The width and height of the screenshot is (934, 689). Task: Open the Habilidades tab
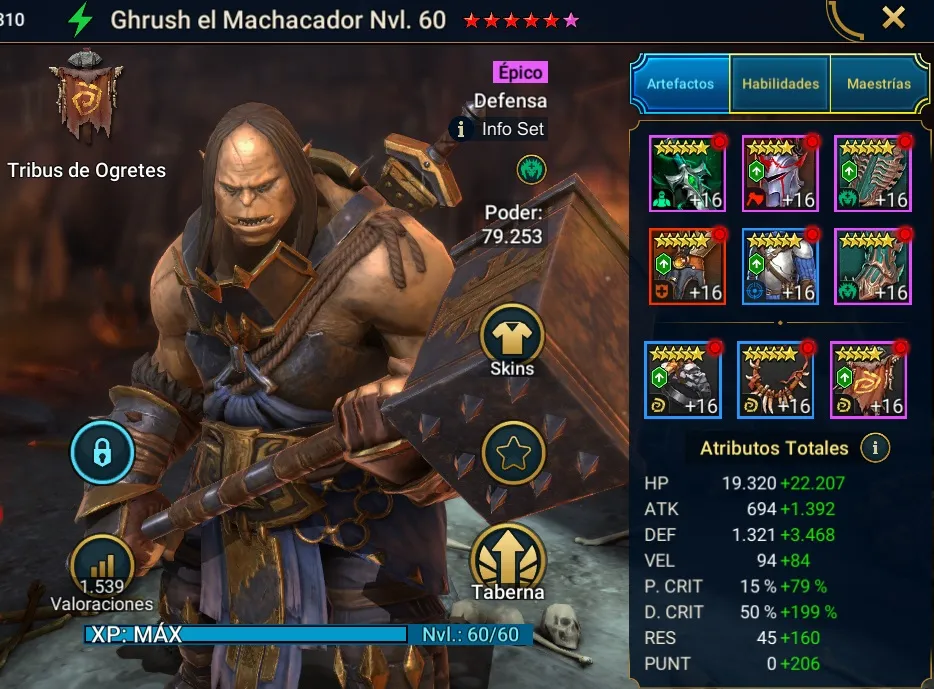pos(780,84)
